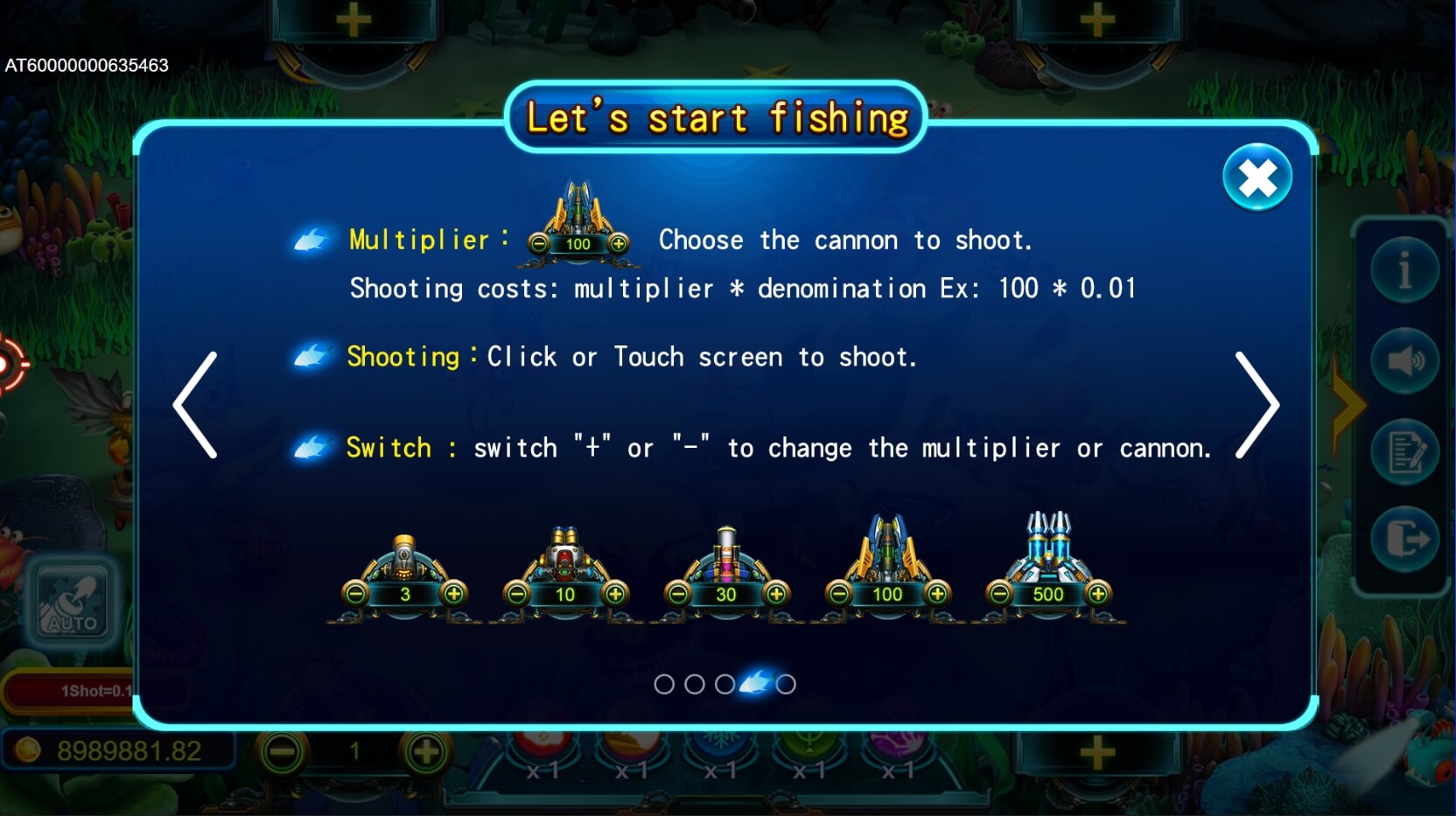The height and width of the screenshot is (816, 1456).
Task: Select the first pagination dot
Action: pyautogui.click(x=664, y=685)
